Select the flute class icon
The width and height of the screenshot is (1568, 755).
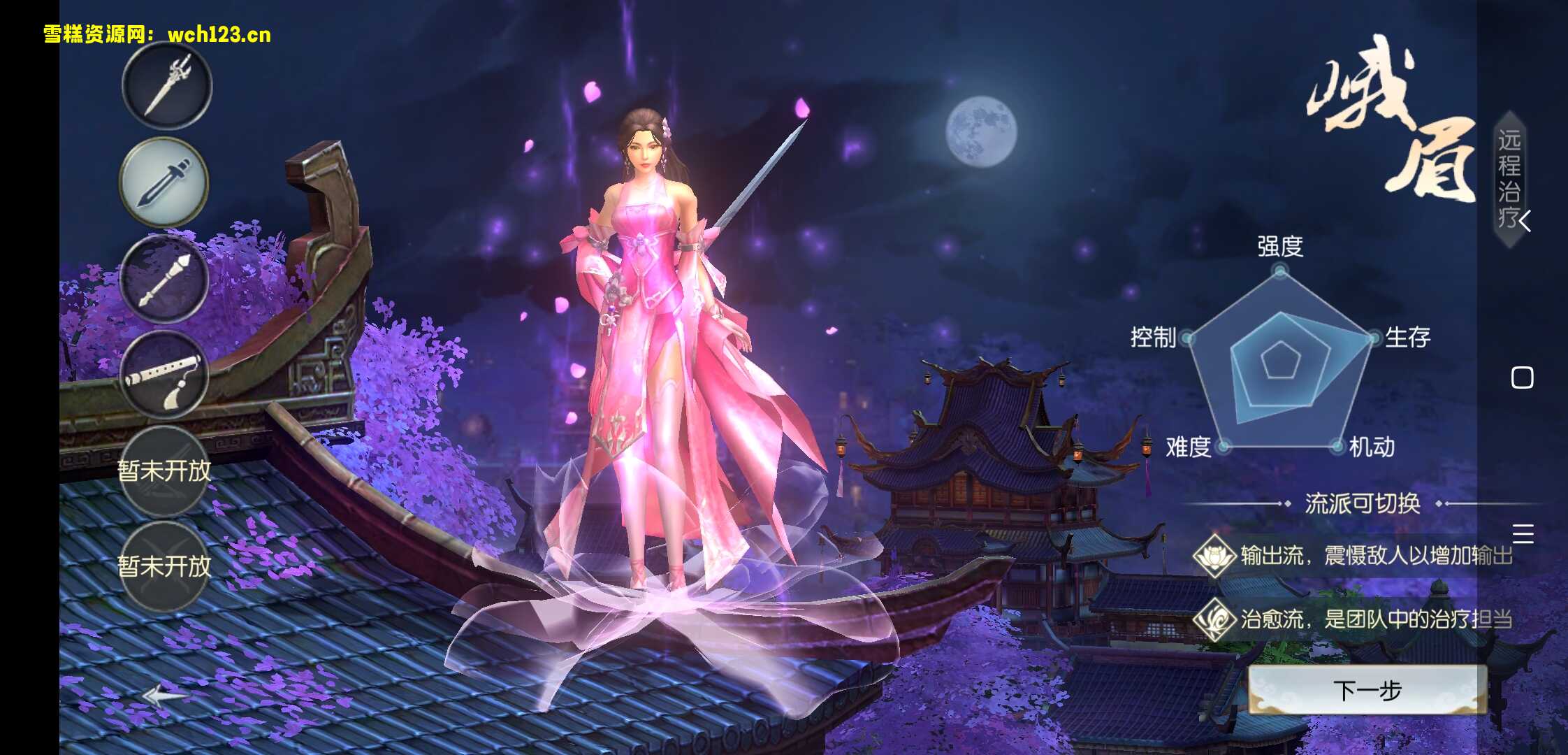(x=164, y=375)
